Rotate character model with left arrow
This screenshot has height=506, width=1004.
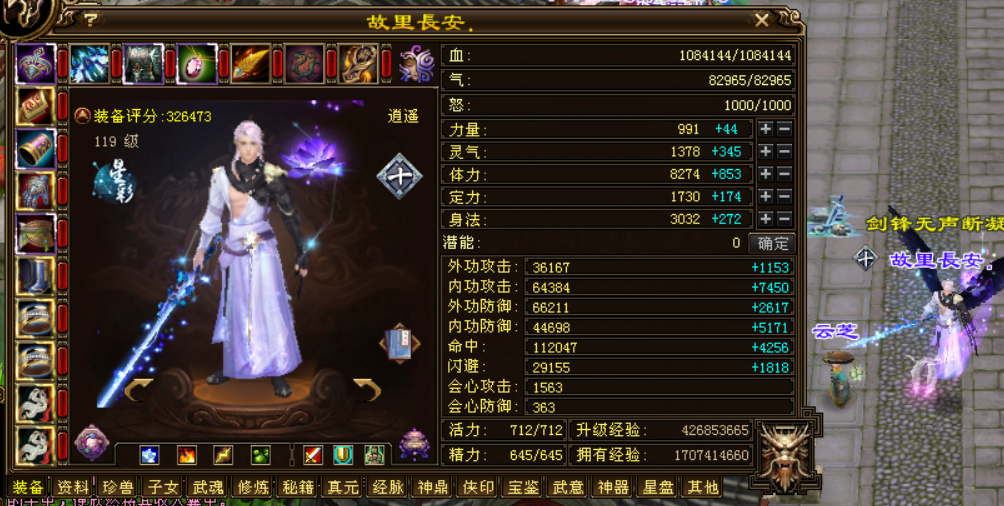[x=138, y=388]
